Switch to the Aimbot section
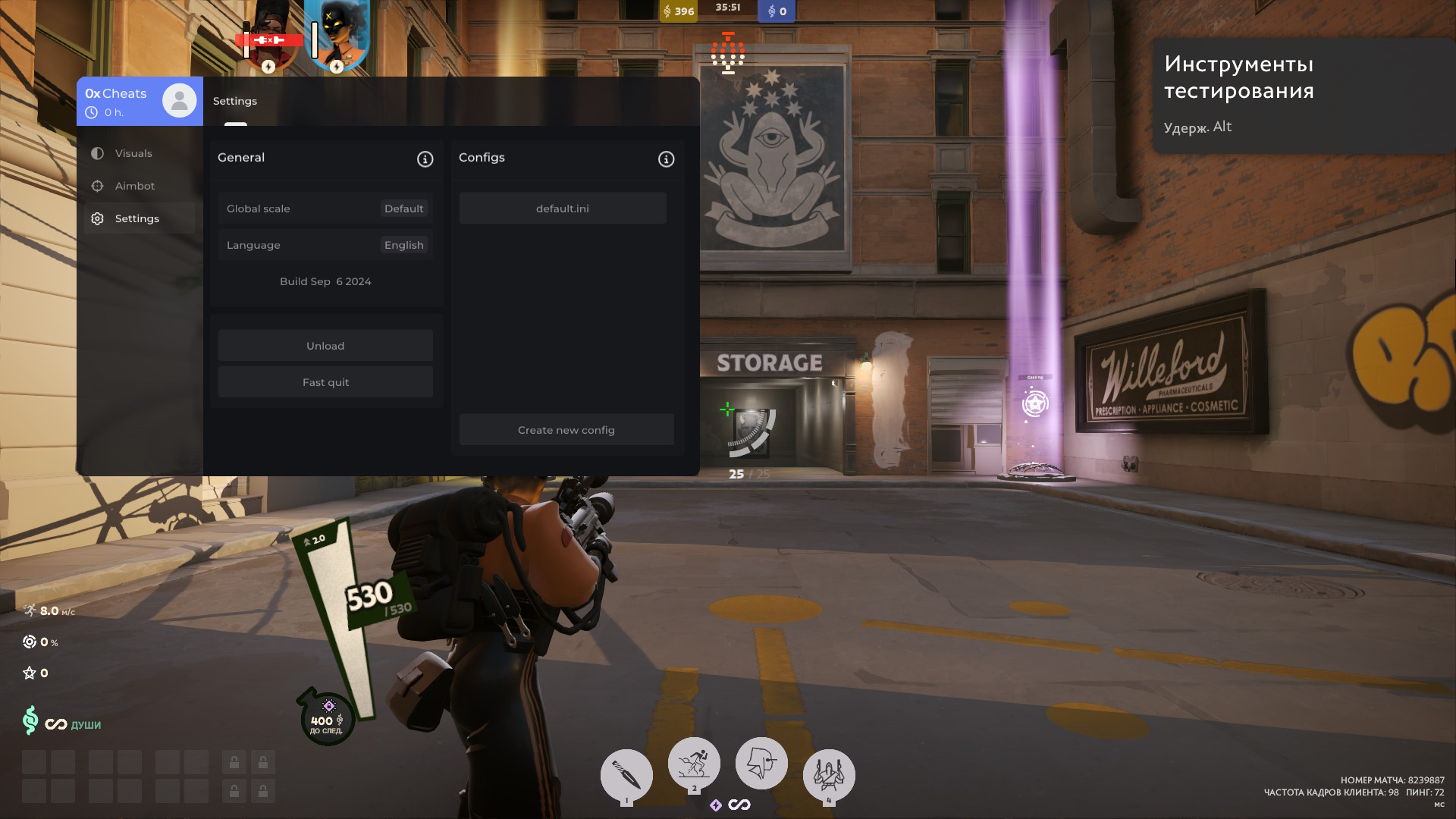This screenshot has height=819, width=1456. 133,186
